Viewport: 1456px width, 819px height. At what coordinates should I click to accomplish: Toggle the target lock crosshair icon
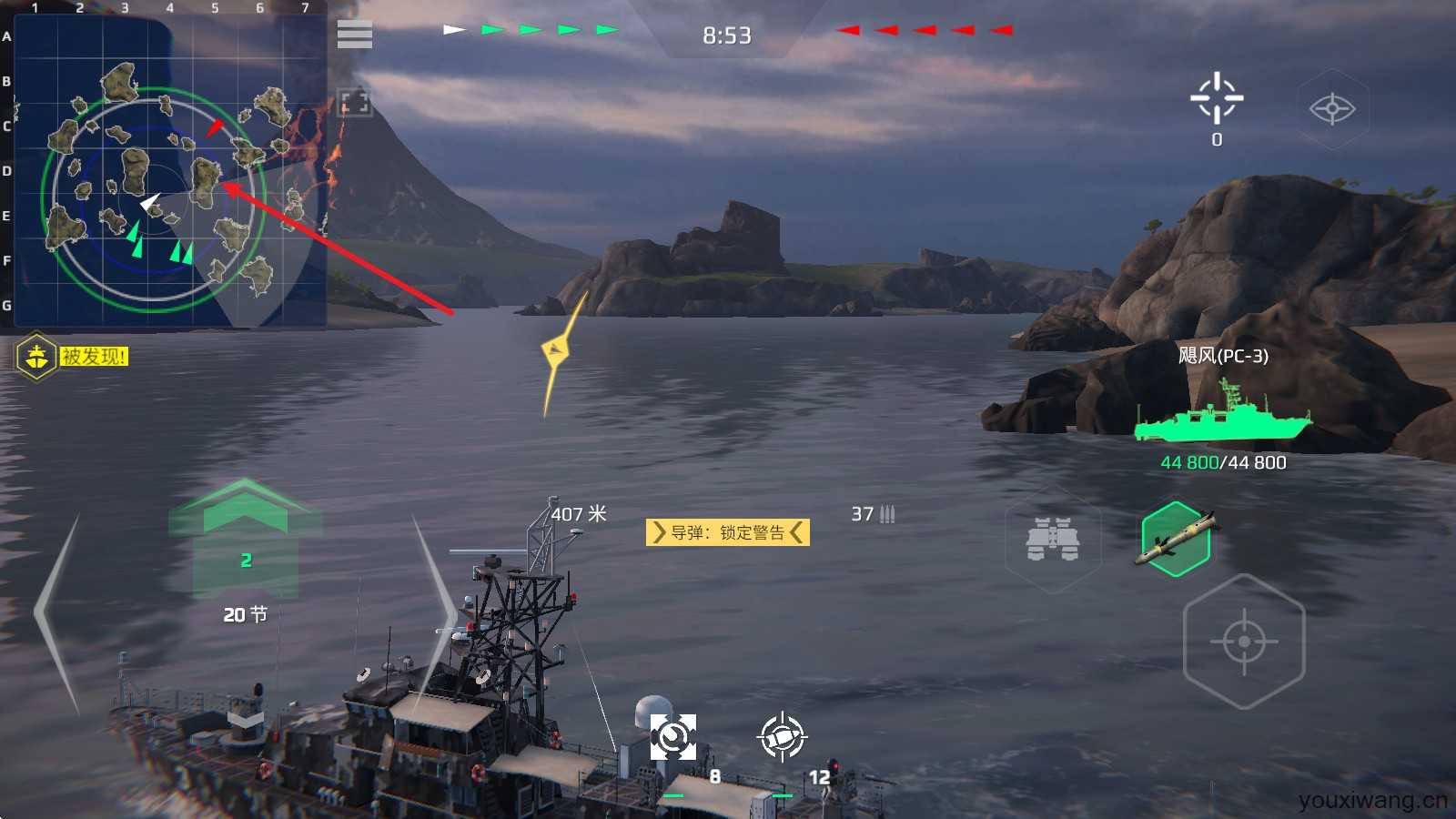[1217, 98]
